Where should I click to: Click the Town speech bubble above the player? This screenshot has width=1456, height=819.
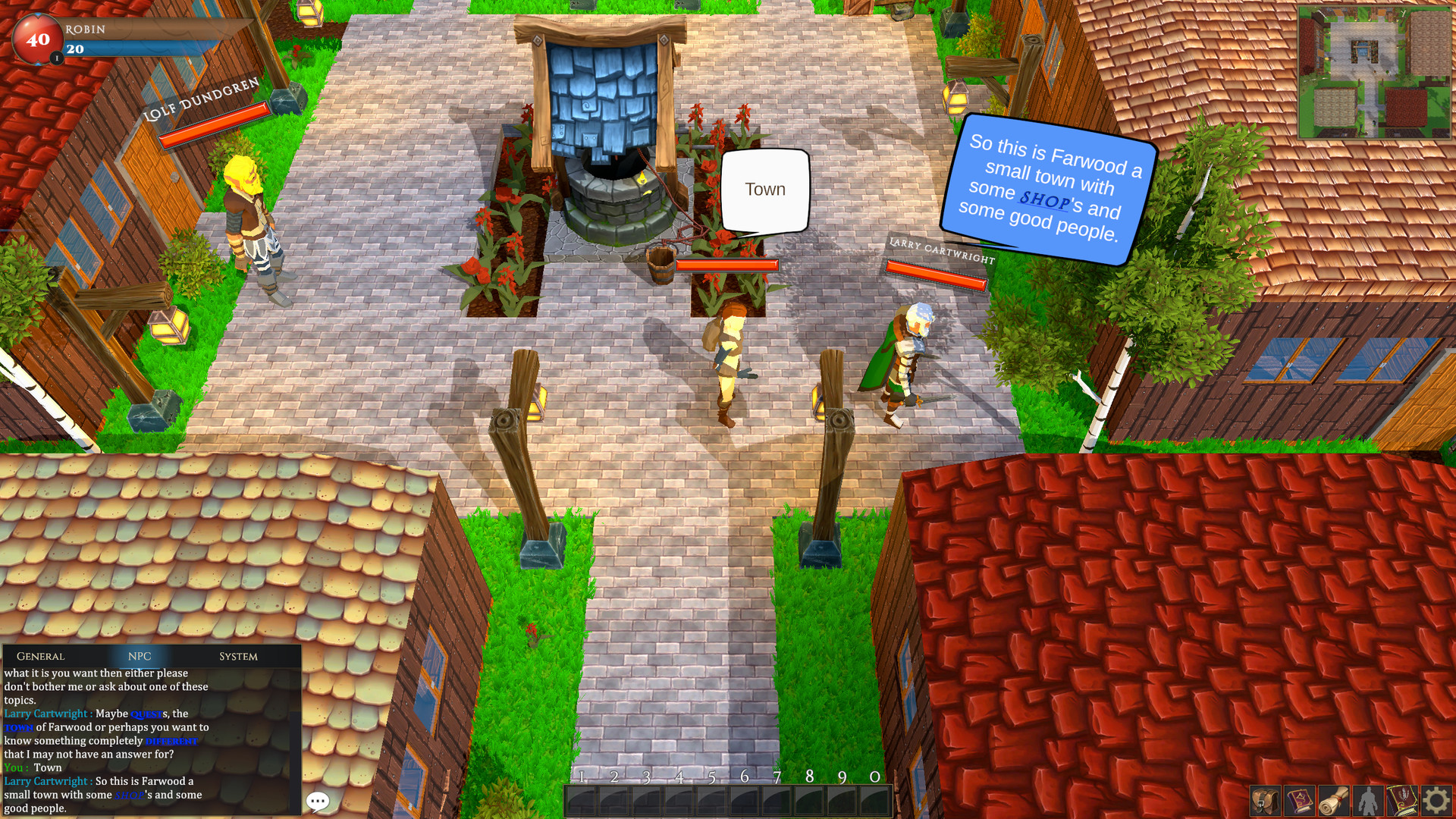point(766,190)
